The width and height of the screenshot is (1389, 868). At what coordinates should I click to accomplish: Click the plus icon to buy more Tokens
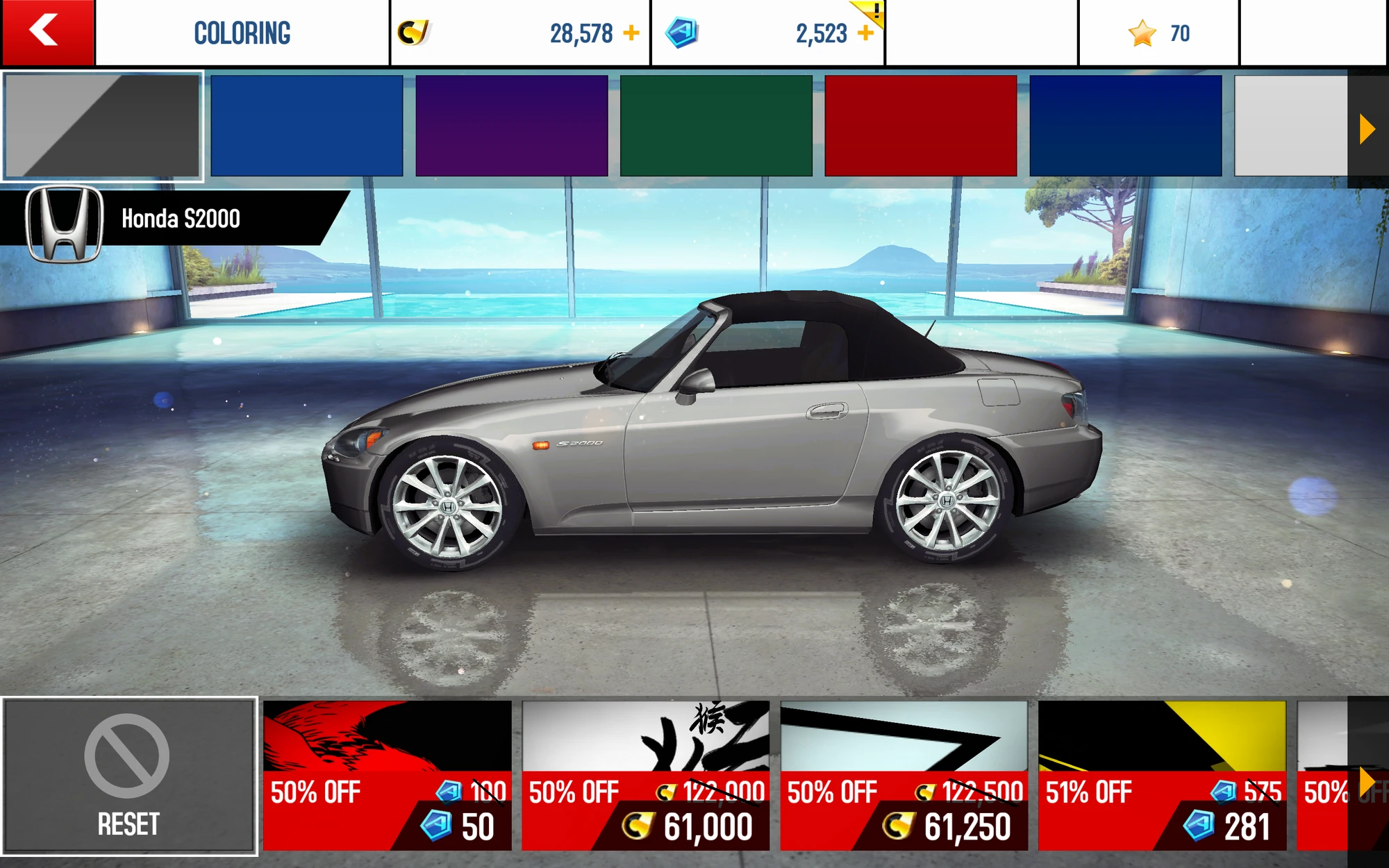pyautogui.click(x=867, y=33)
